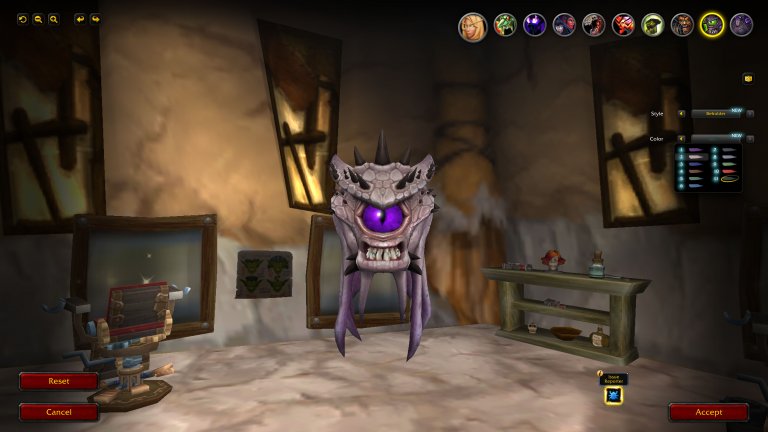Rotate the model left with the arrow button

tap(80, 19)
